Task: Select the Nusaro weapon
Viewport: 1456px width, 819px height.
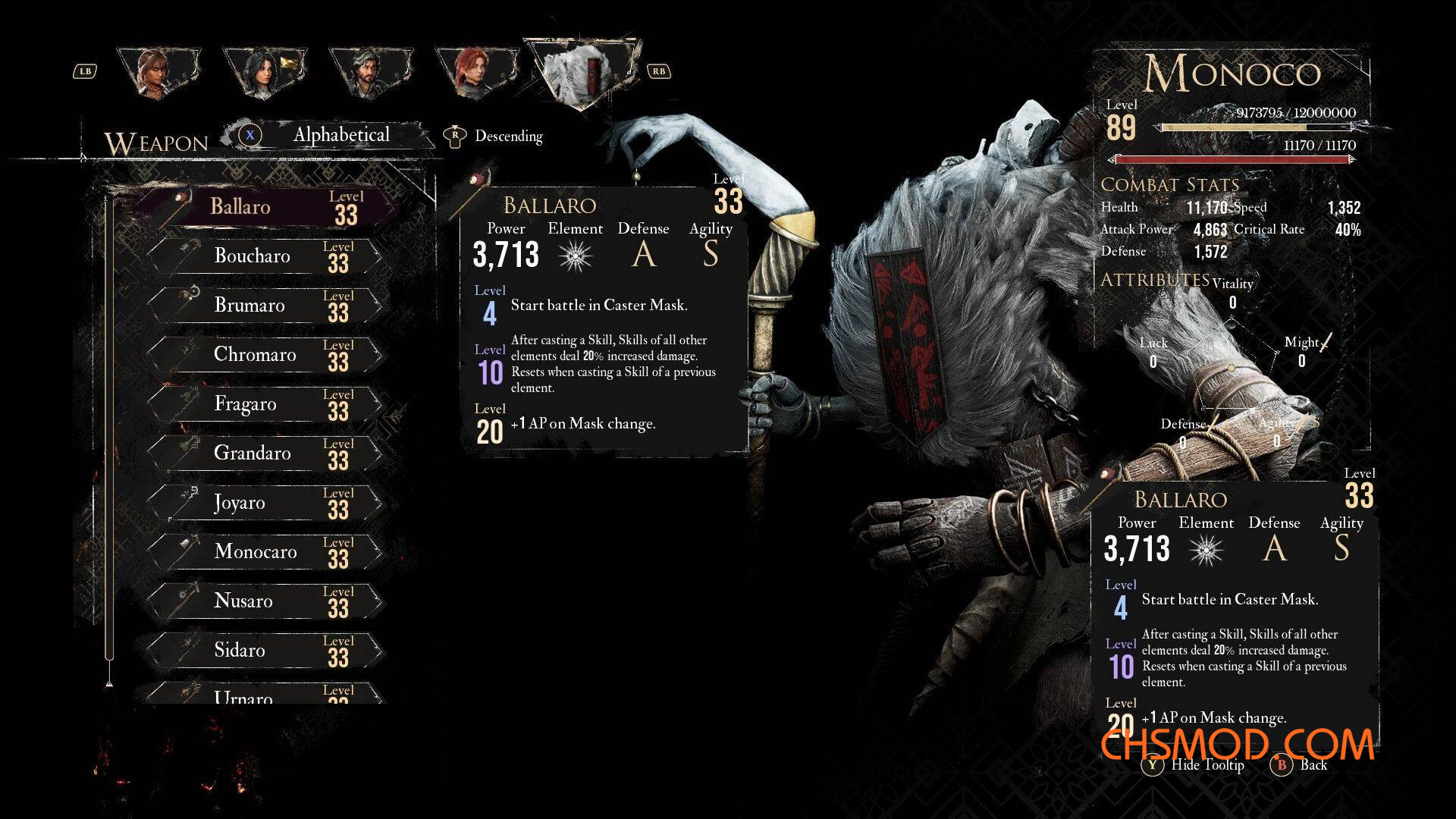Action: click(x=265, y=601)
